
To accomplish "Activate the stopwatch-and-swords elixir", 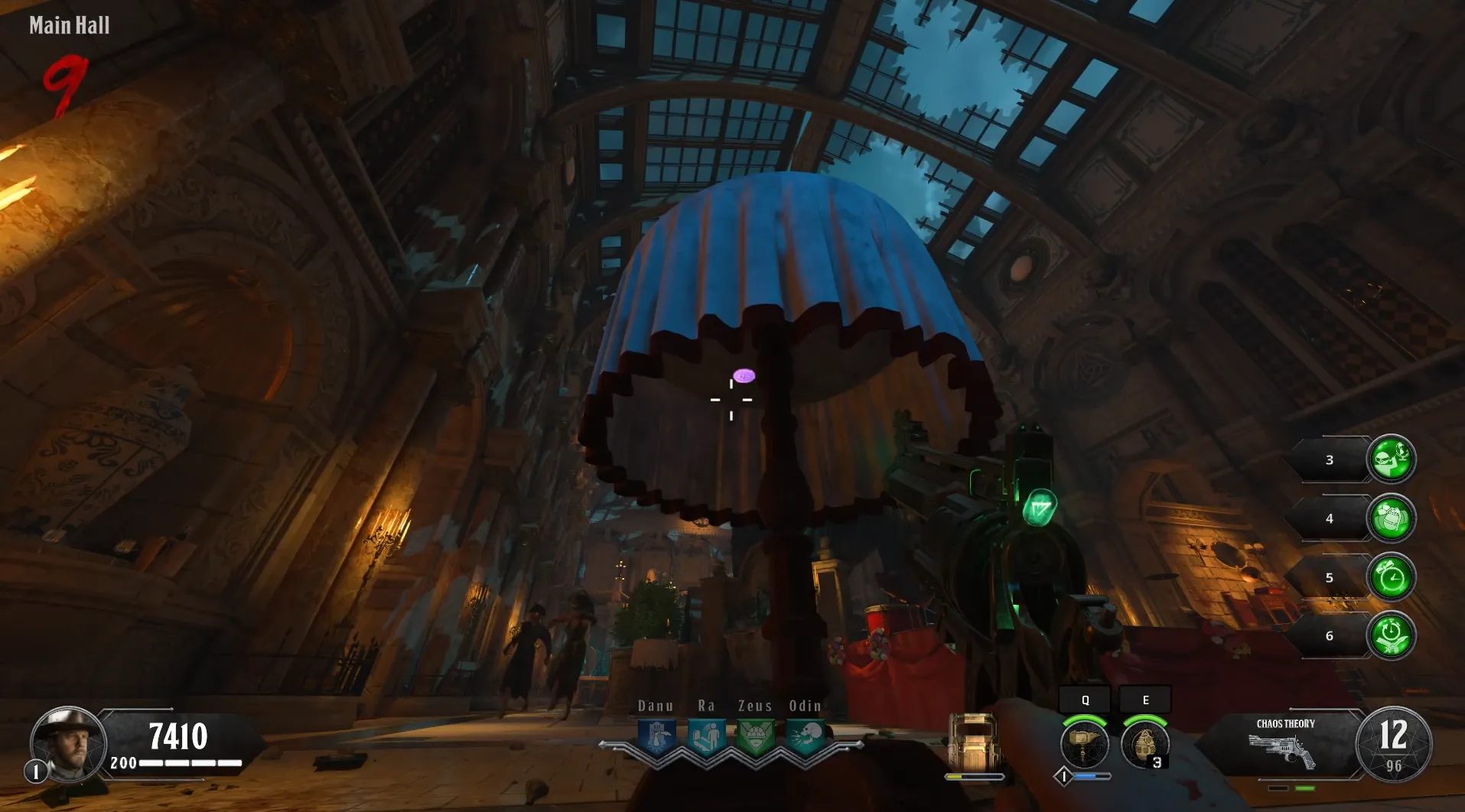I will 1391,635.
